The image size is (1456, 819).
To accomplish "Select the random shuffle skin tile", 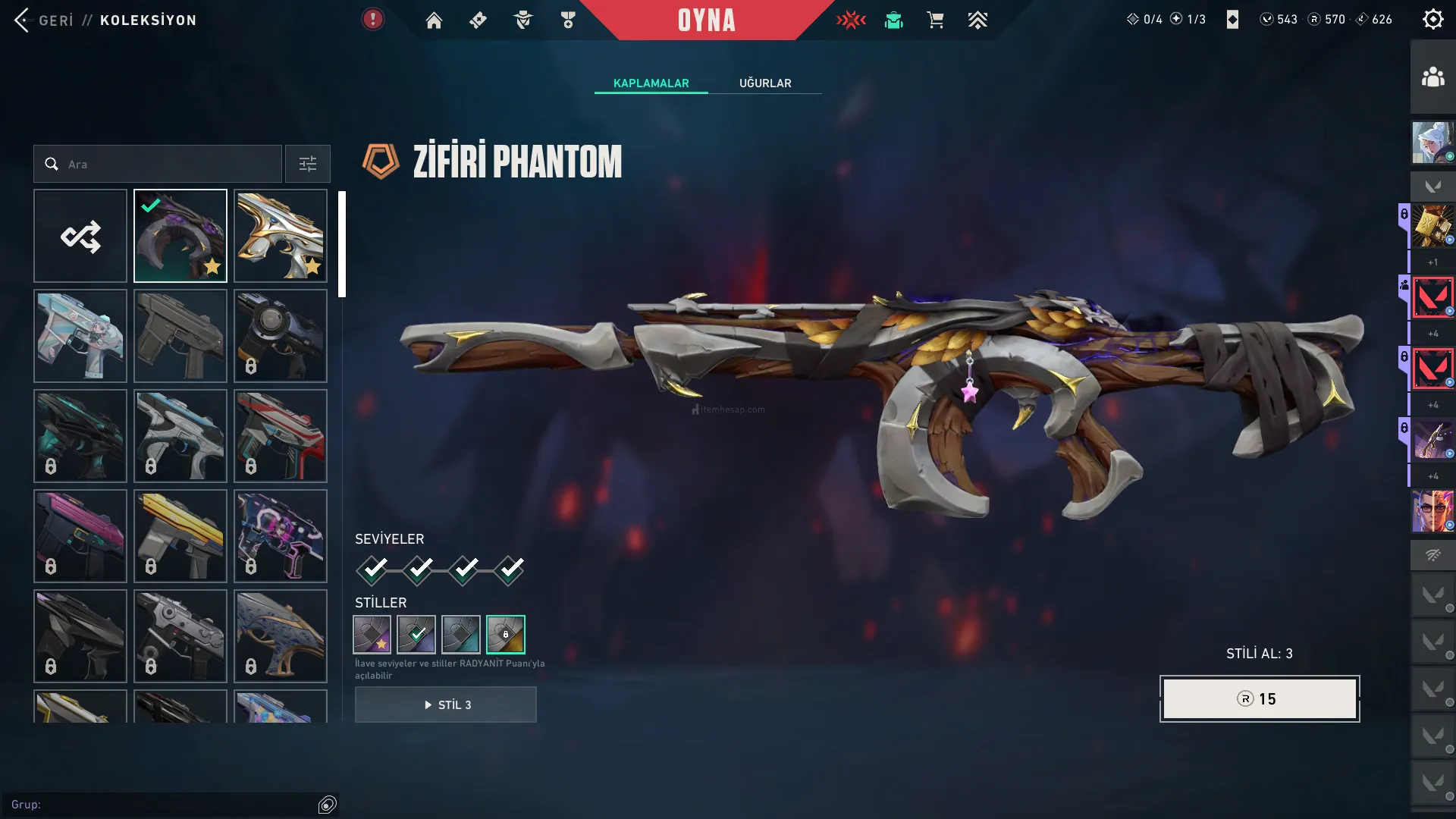I will (80, 236).
